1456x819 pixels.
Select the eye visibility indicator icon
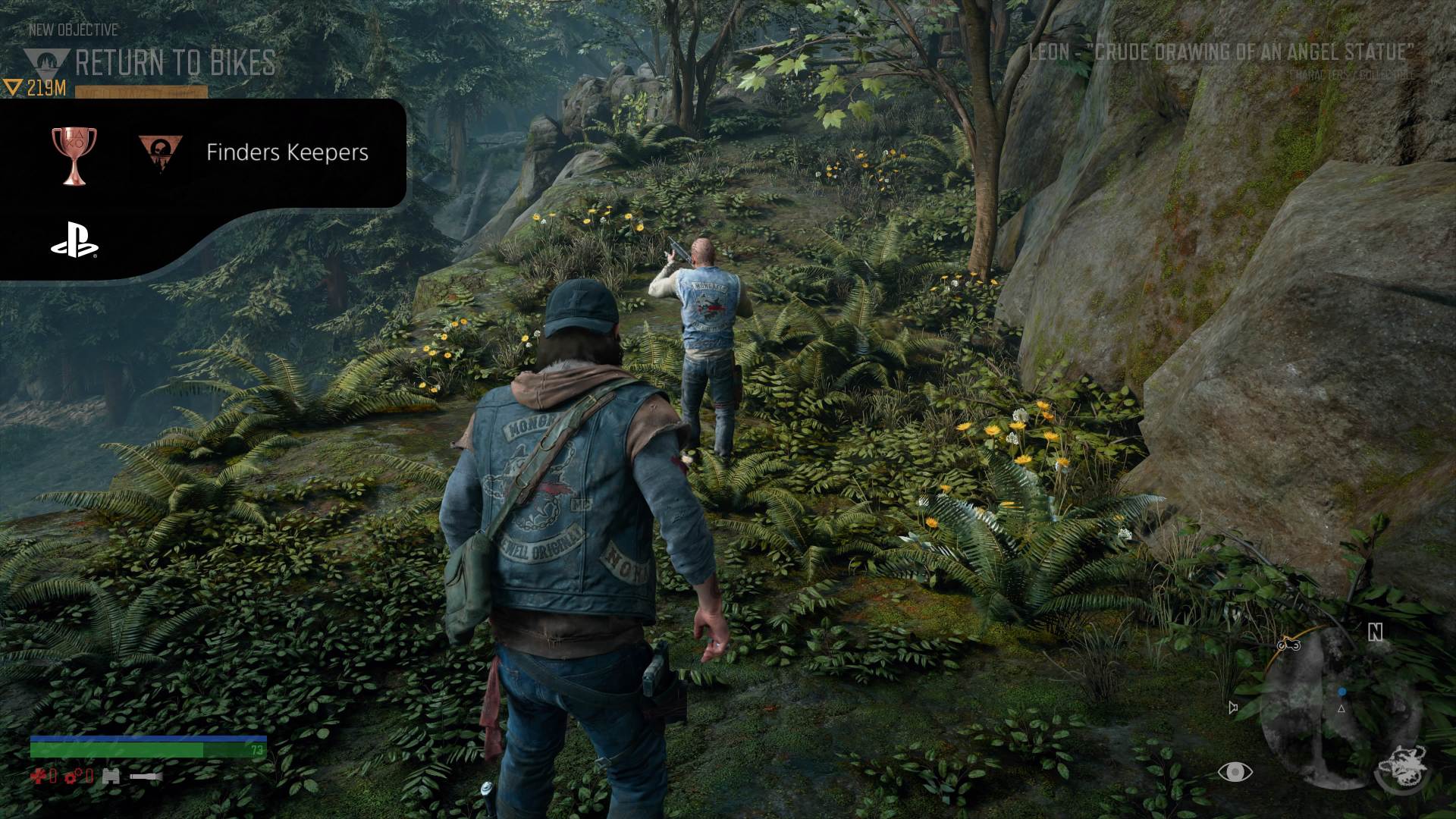(x=1235, y=772)
